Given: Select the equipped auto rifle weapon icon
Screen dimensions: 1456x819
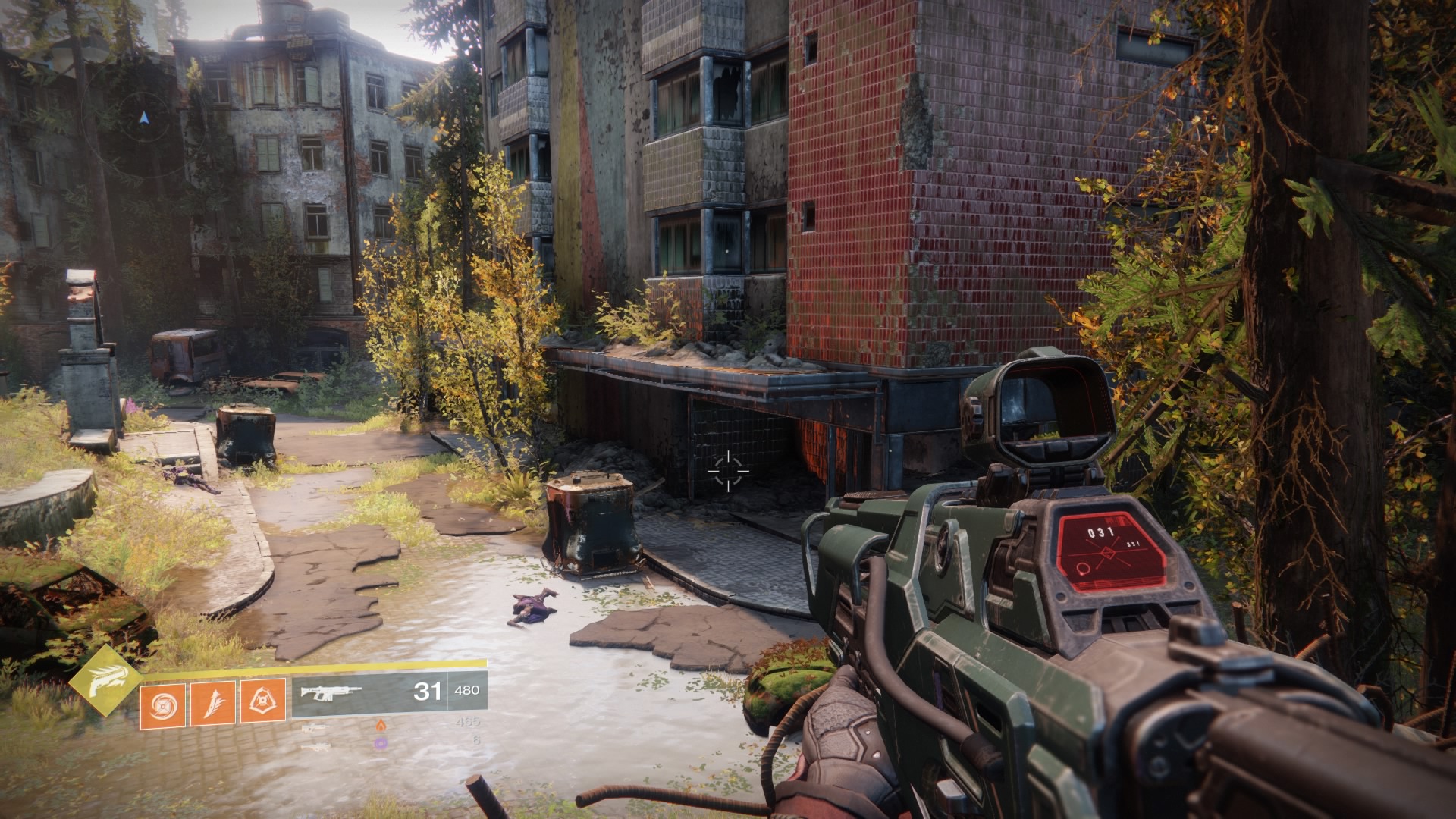Looking at the screenshot, I should click(x=332, y=692).
